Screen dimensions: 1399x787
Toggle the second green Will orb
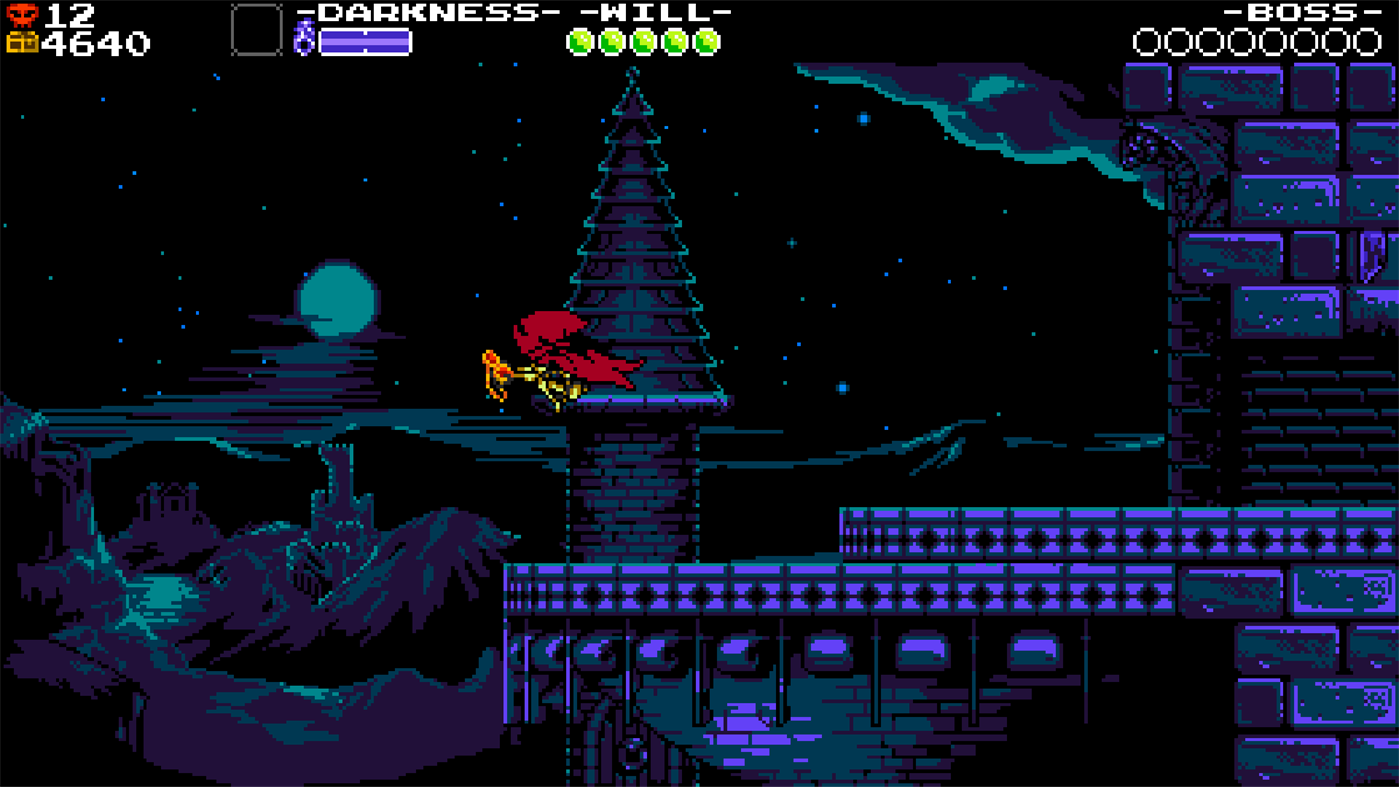point(610,42)
